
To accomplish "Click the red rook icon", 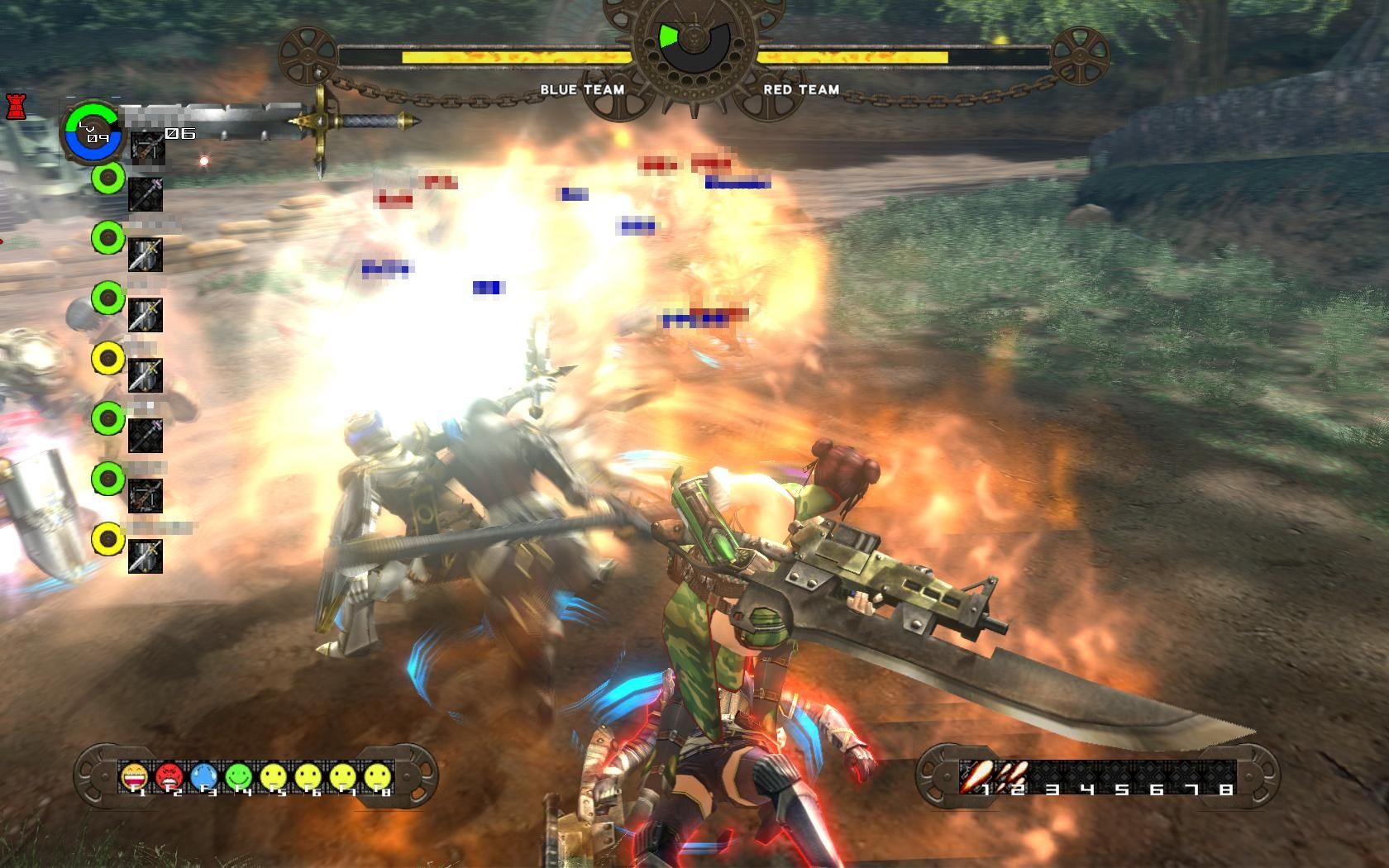I will [15, 107].
